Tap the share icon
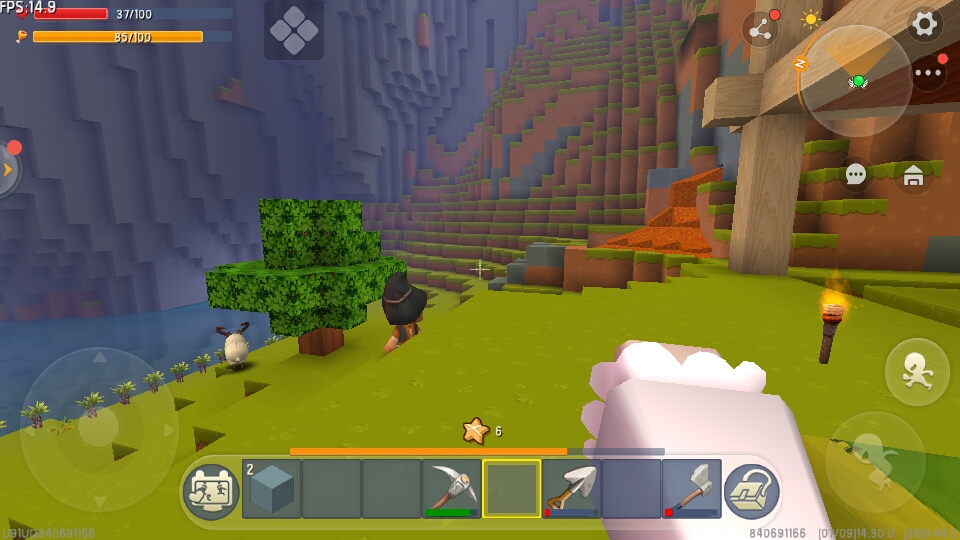Viewport: 960px width, 540px height. click(x=761, y=29)
